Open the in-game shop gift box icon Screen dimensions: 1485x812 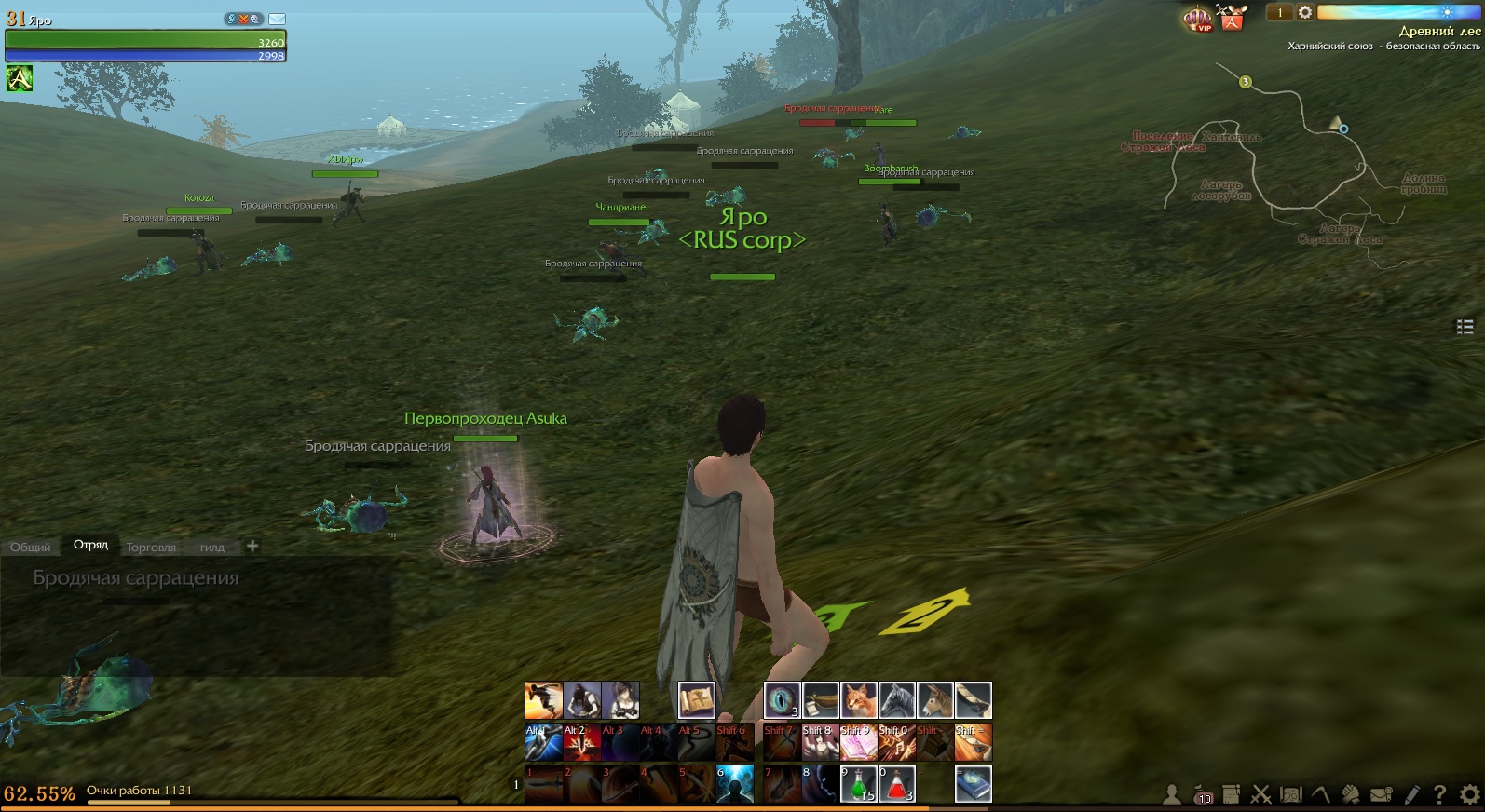pyautogui.click(x=1233, y=18)
